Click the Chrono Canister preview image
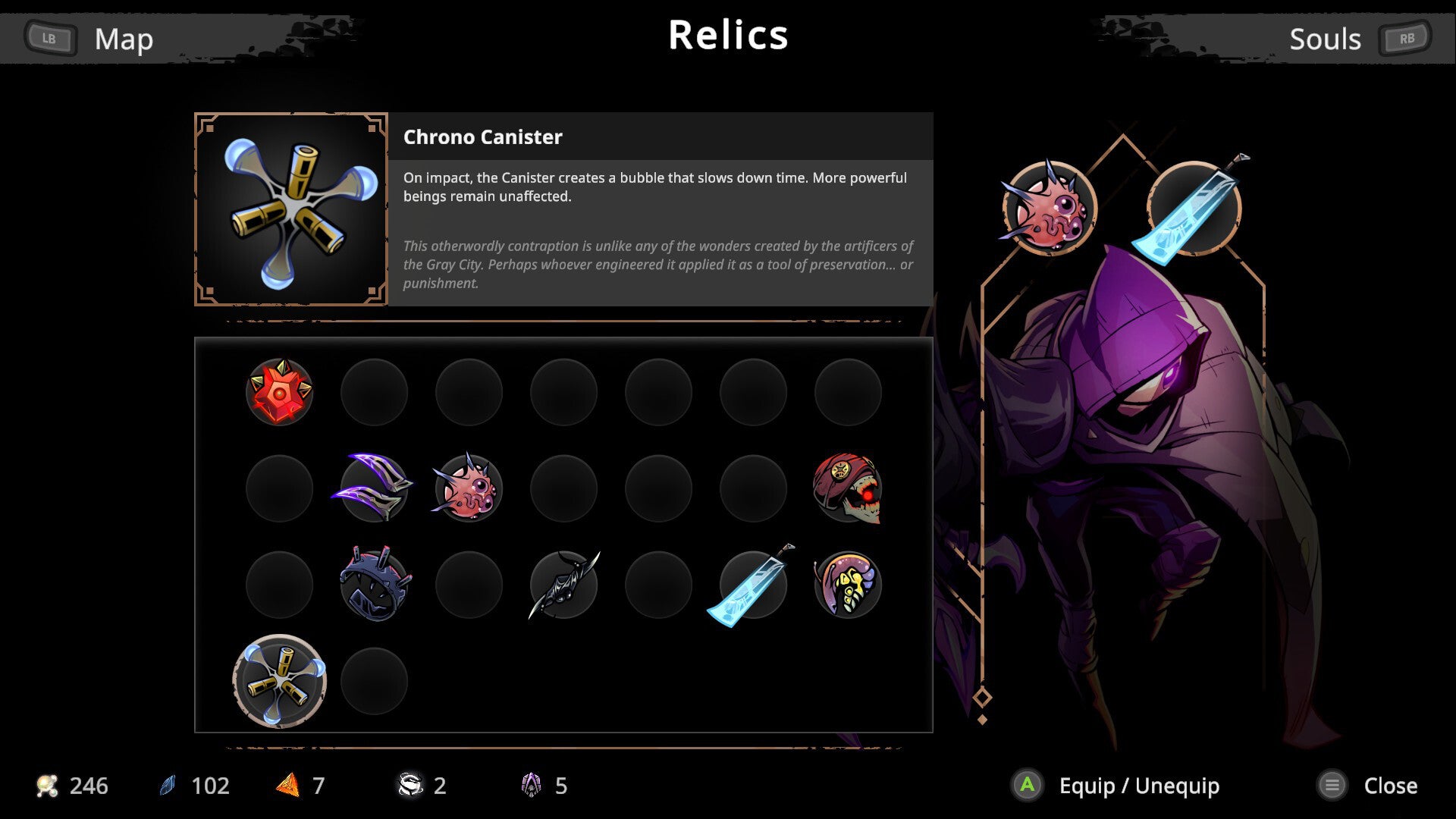Viewport: 1456px width, 819px height. pos(289,208)
